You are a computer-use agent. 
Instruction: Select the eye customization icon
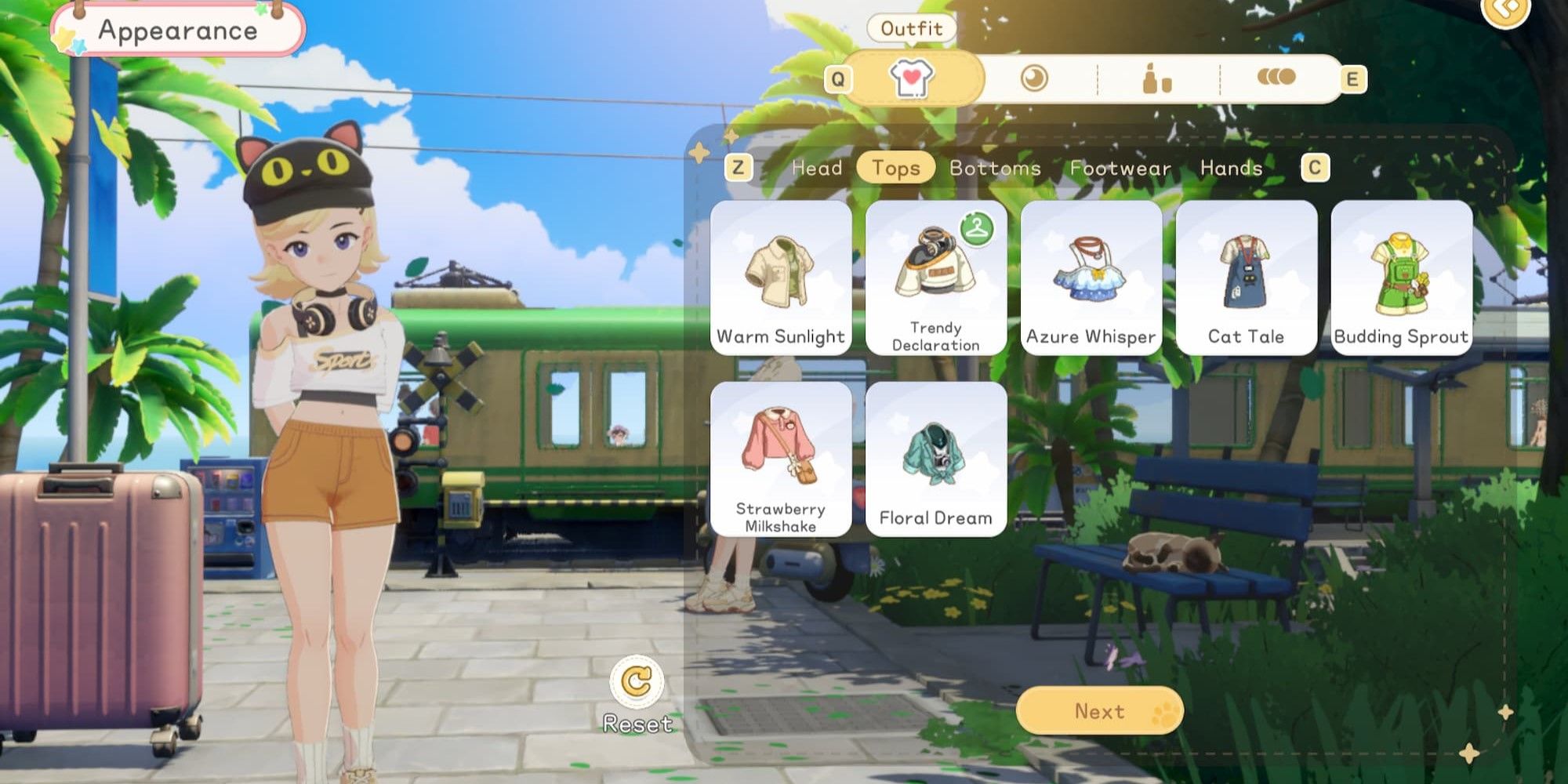[1033, 78]
